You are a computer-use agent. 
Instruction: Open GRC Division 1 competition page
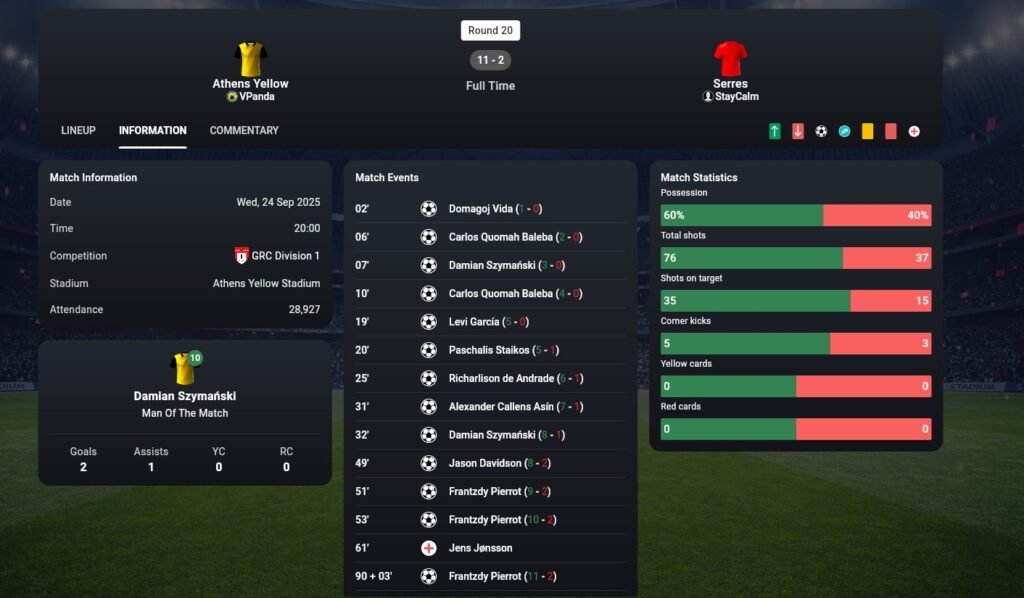(x=285, y=256)
